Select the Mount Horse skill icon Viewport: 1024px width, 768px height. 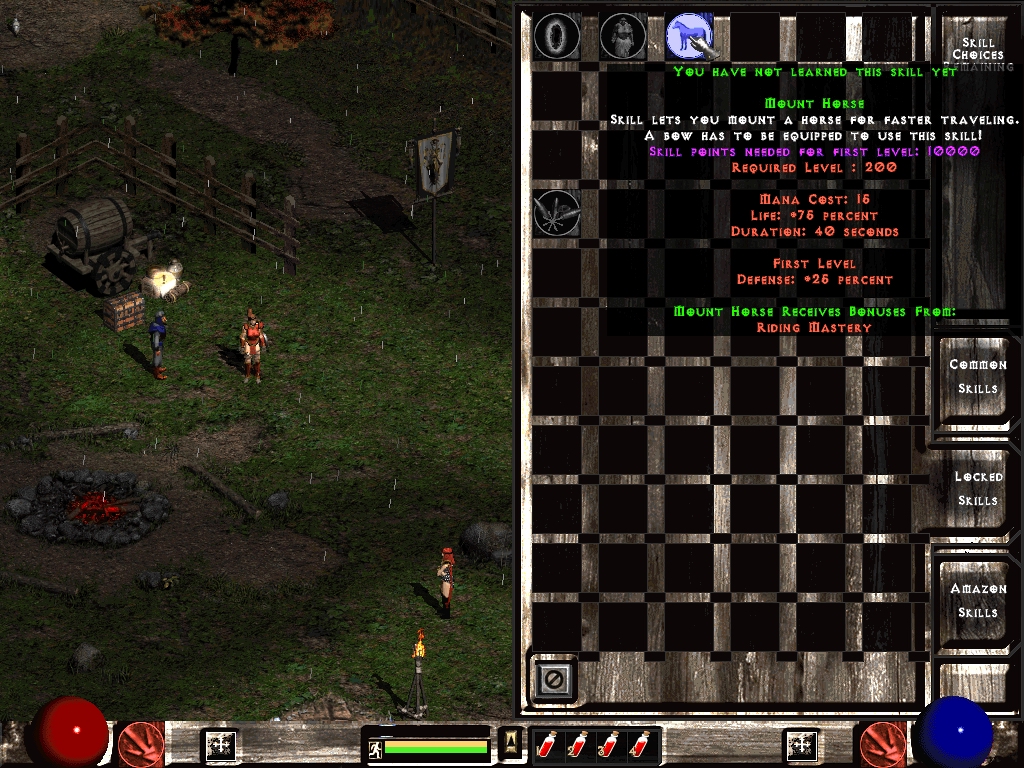tap(690, 37)
